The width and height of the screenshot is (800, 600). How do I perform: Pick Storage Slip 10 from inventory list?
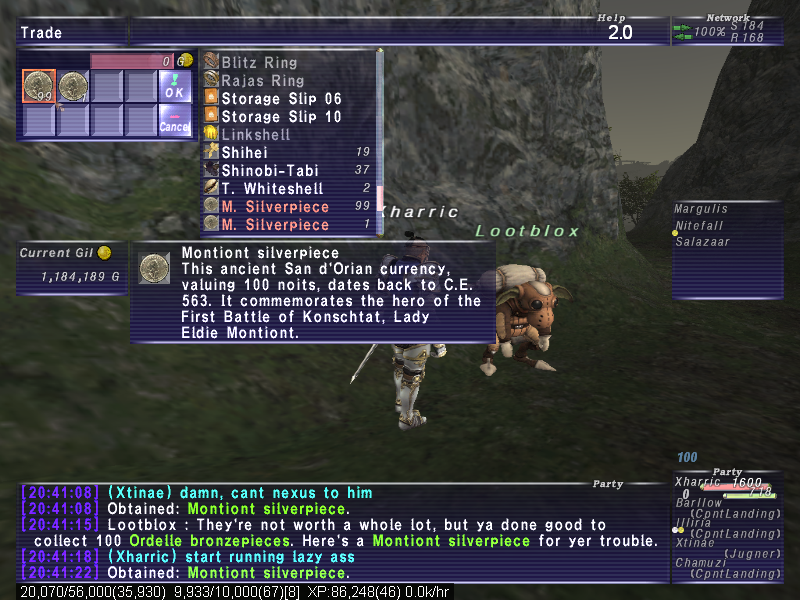tap(281, 117)
